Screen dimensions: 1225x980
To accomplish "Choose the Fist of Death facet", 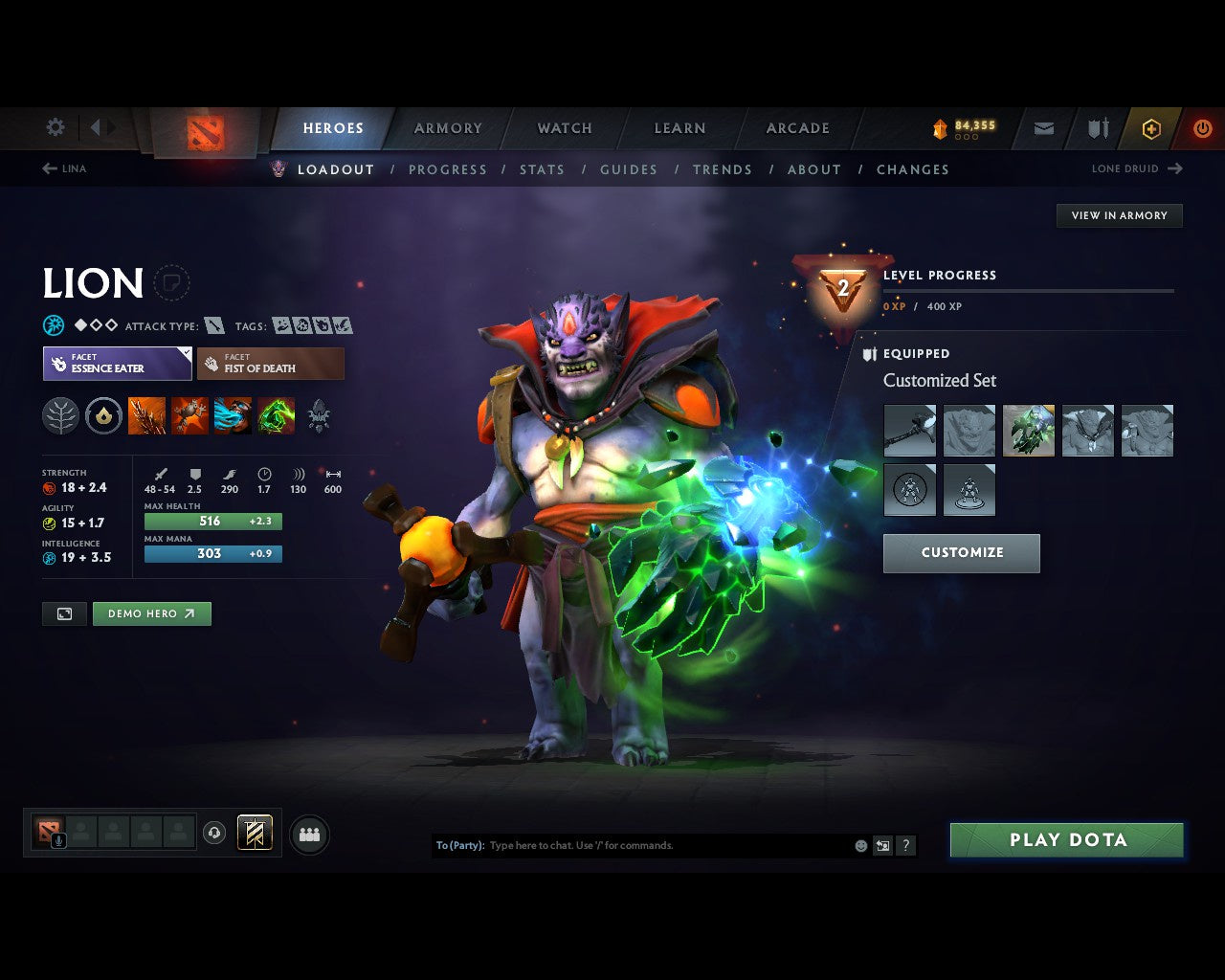I will coord(270,364).
